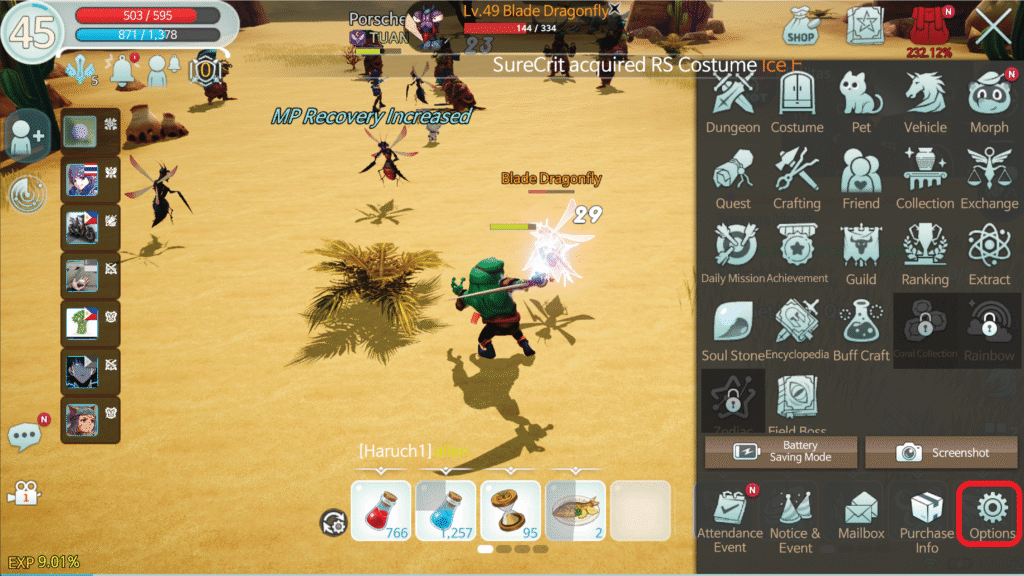Use the red health potion slot
This screenshot has height=576, width=1024.
click(381, 510)
